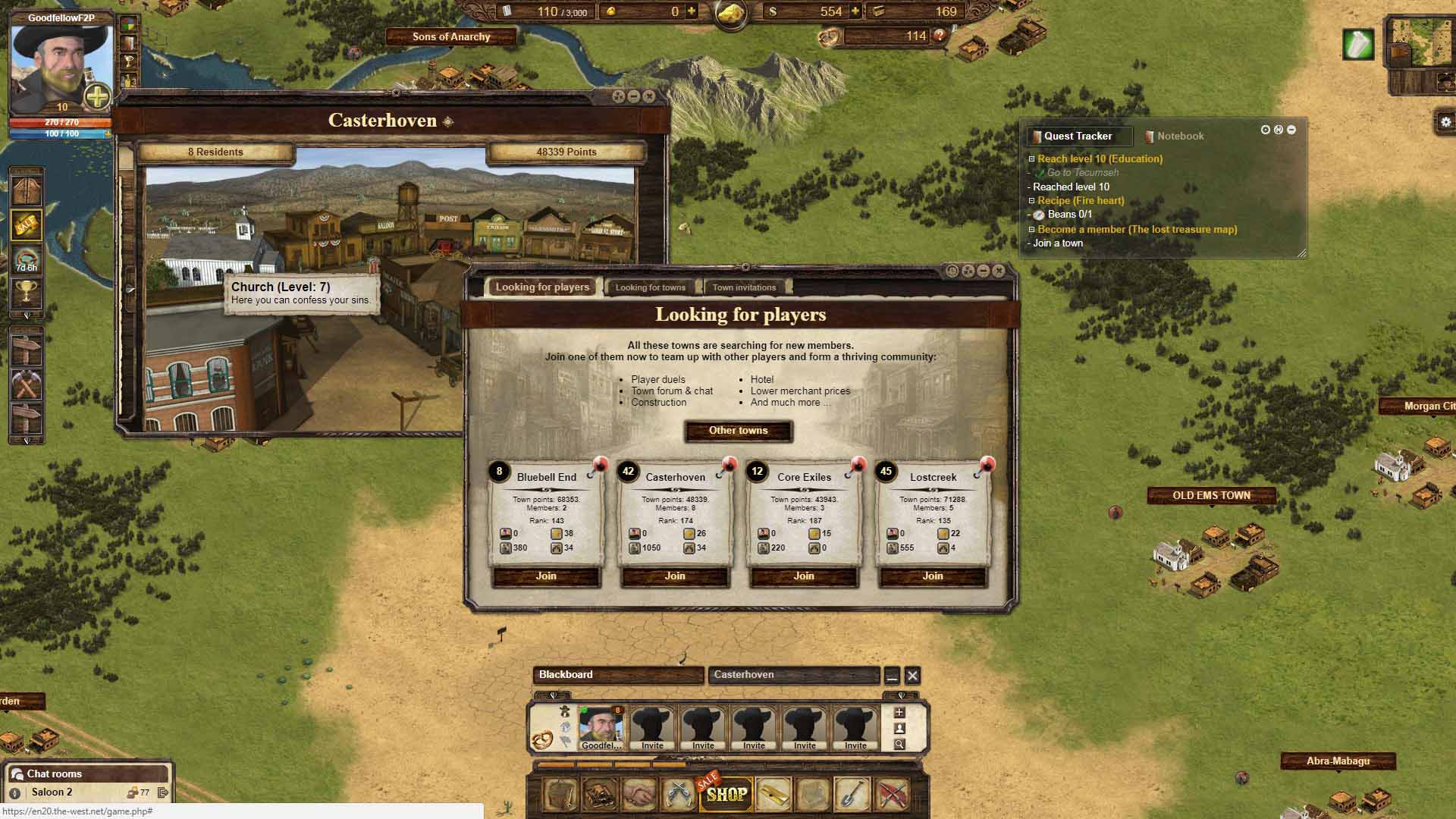
Task: Open the Saloon 2 chat room
Action: pos(52,792)
